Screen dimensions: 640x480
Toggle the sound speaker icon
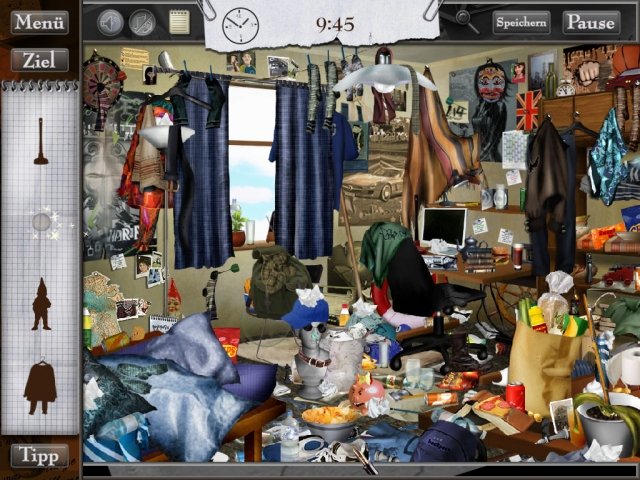click(x=110, y=21)
